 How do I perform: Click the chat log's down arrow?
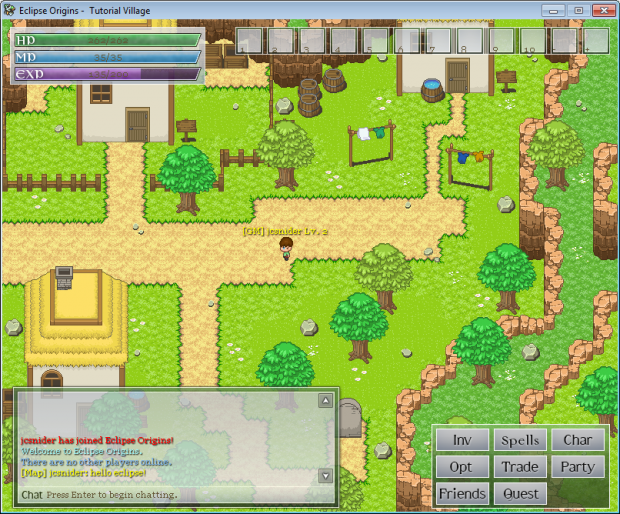[325, 475]
